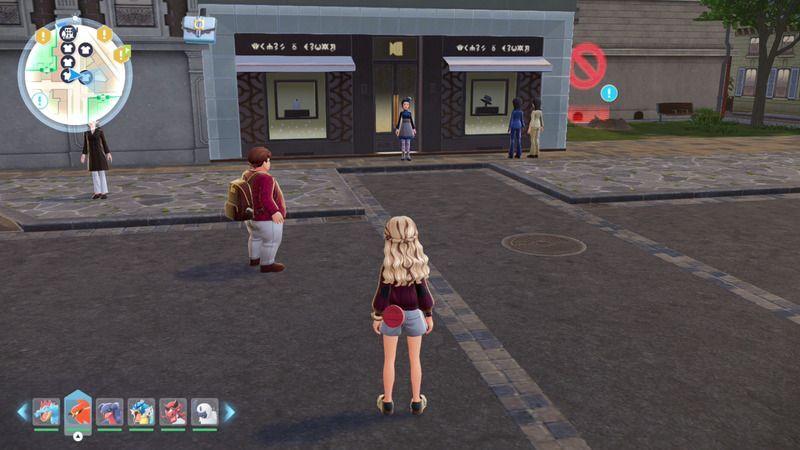800x450 pixels.
Task: Click the building icon on the minimap
Action: click(x=69, y=32)
